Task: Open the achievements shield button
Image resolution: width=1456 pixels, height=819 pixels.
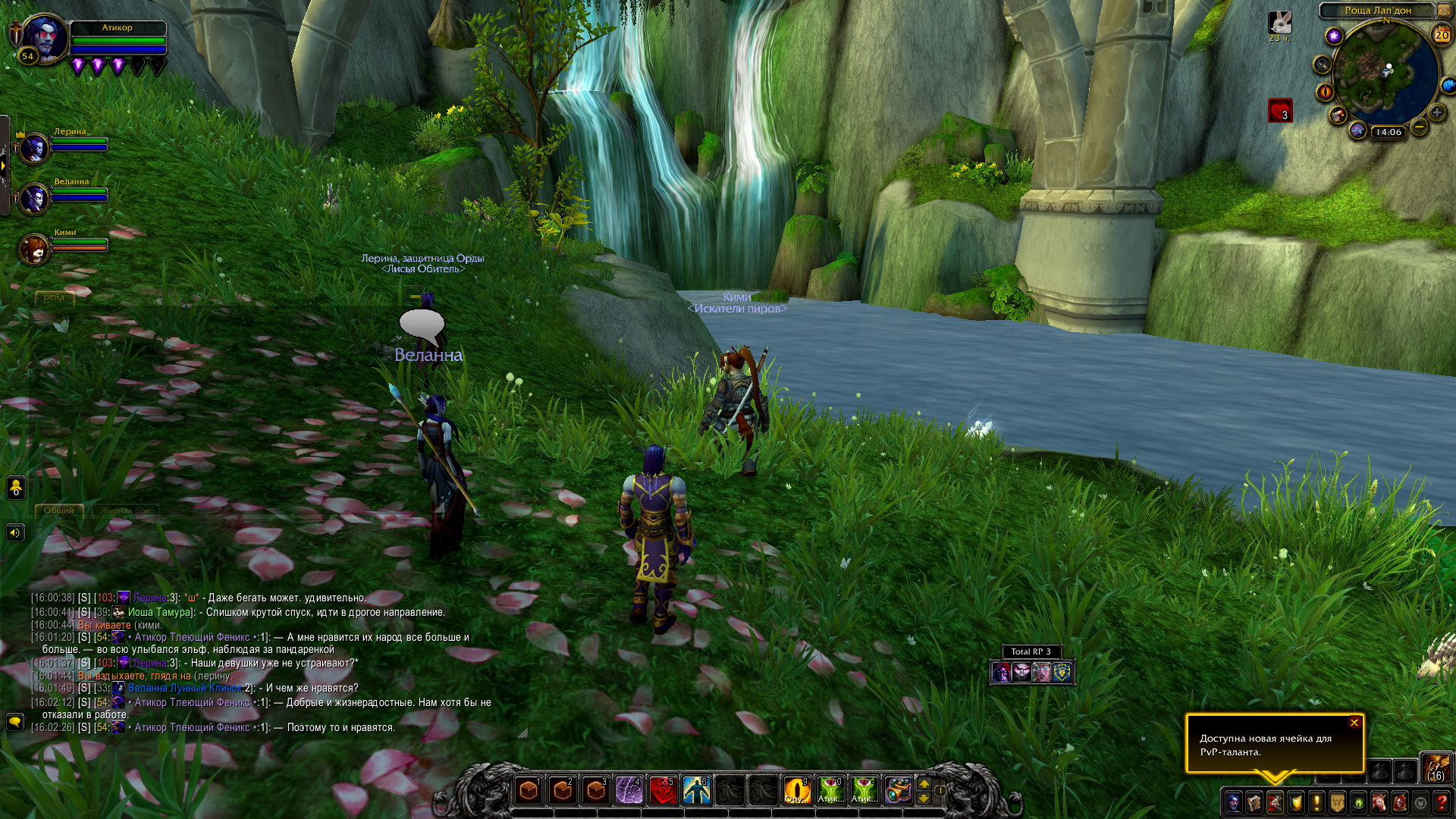Action: pyautogui.click(x=1296, y=802)
